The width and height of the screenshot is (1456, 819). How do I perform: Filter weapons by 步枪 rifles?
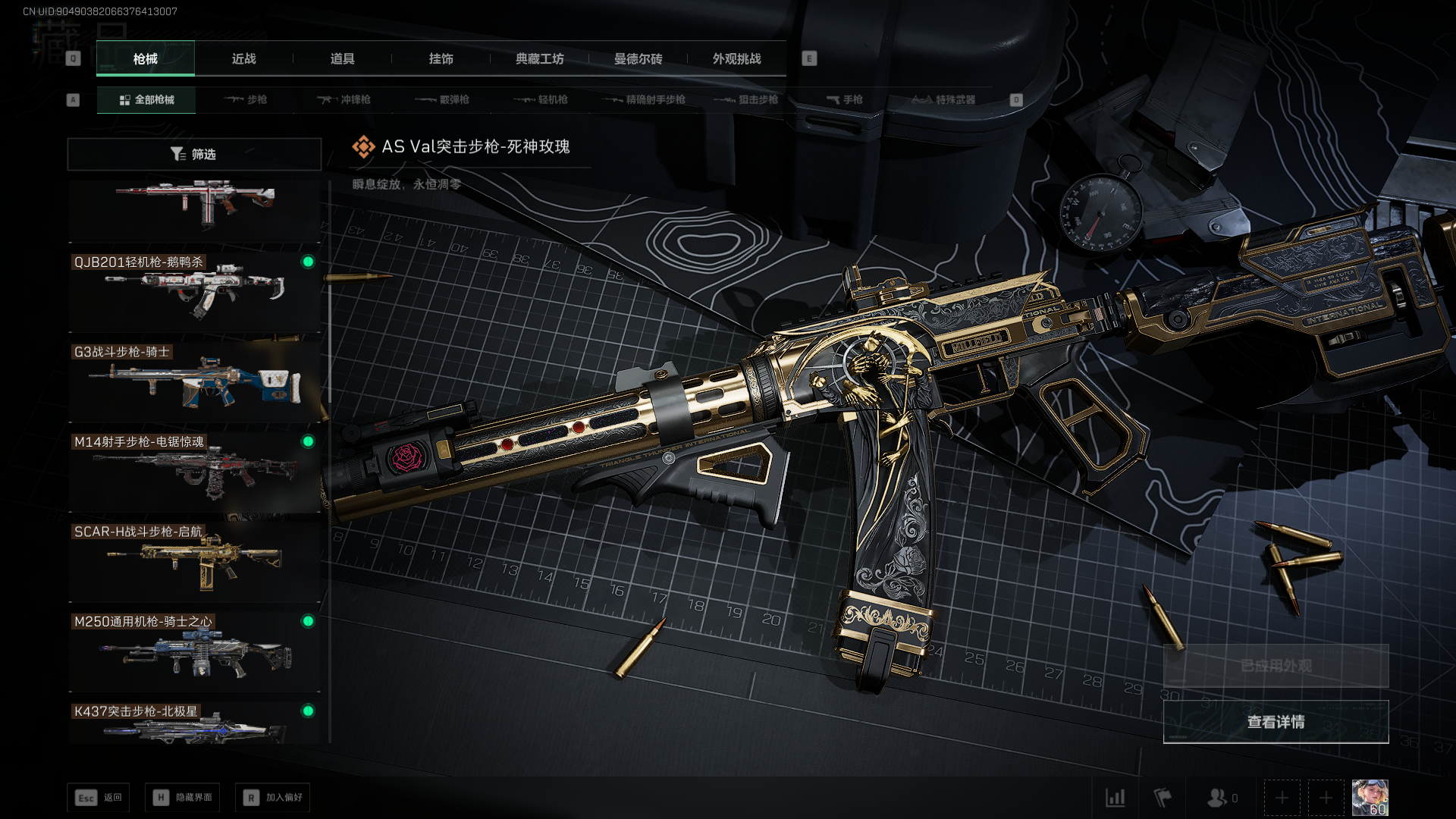tap(246, 99)
